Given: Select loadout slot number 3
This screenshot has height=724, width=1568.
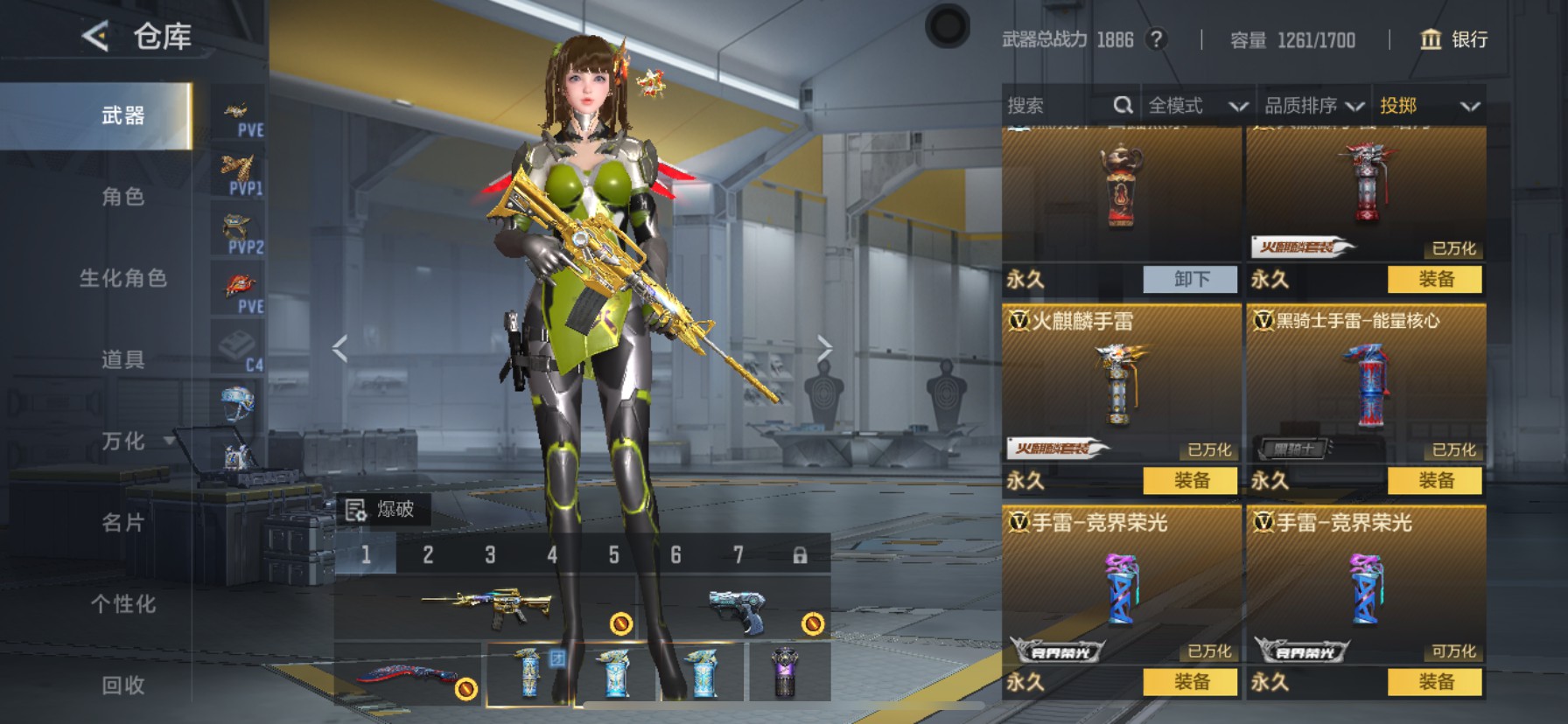Looking at the screenshot, I should (x=490, y=555).
